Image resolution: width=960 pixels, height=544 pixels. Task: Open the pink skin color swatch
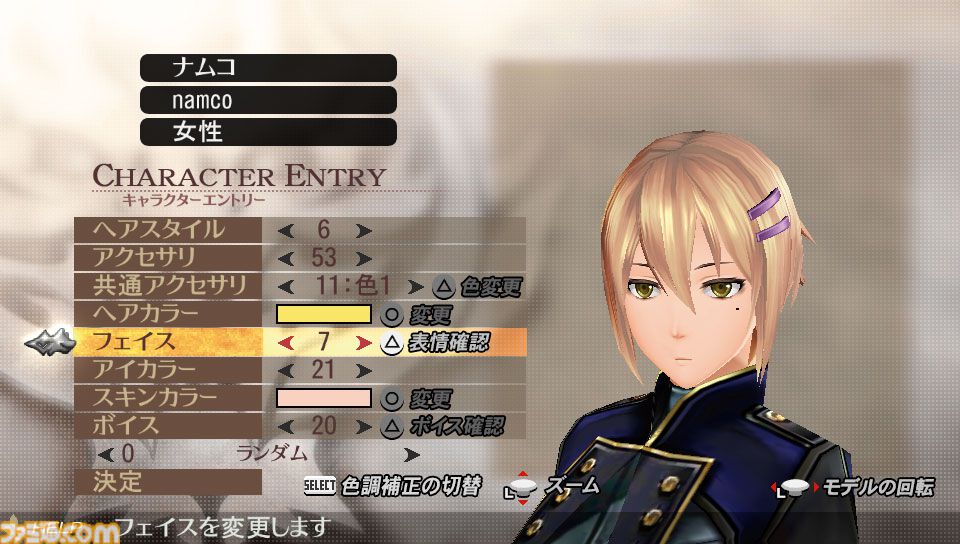(323, 398)
